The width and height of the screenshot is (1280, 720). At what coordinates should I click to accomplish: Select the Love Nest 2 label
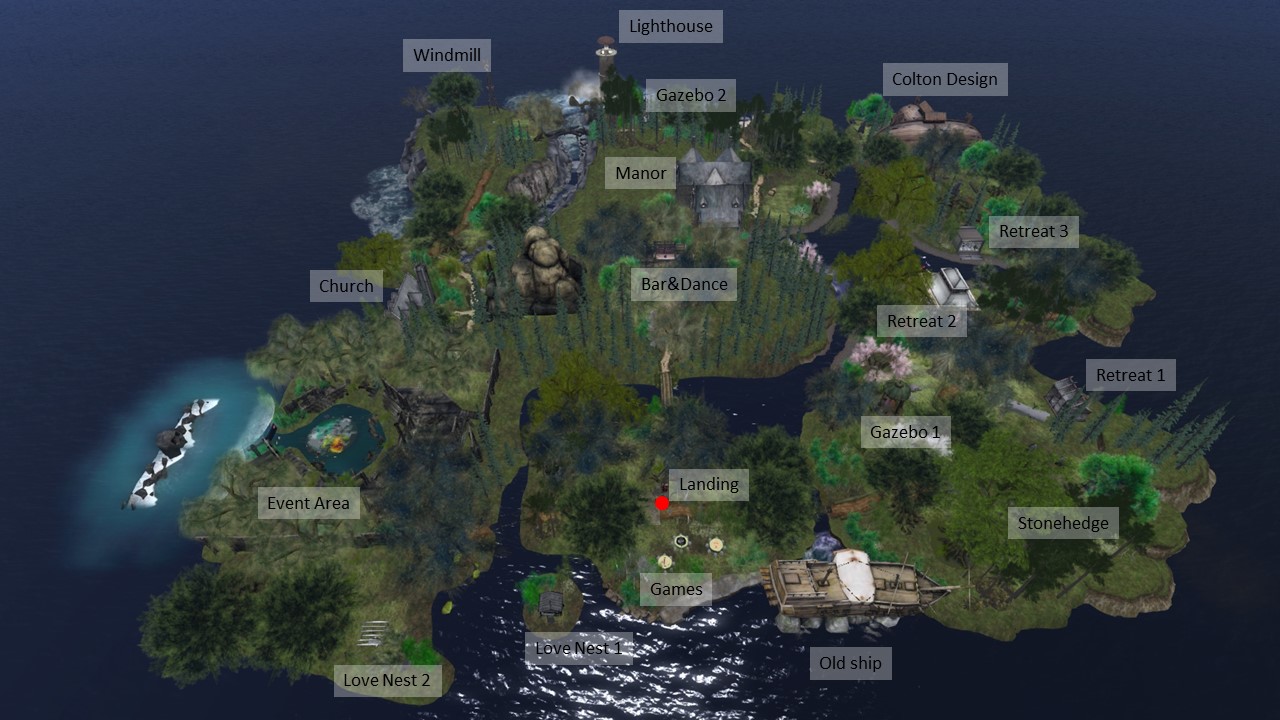click(386, 680)
